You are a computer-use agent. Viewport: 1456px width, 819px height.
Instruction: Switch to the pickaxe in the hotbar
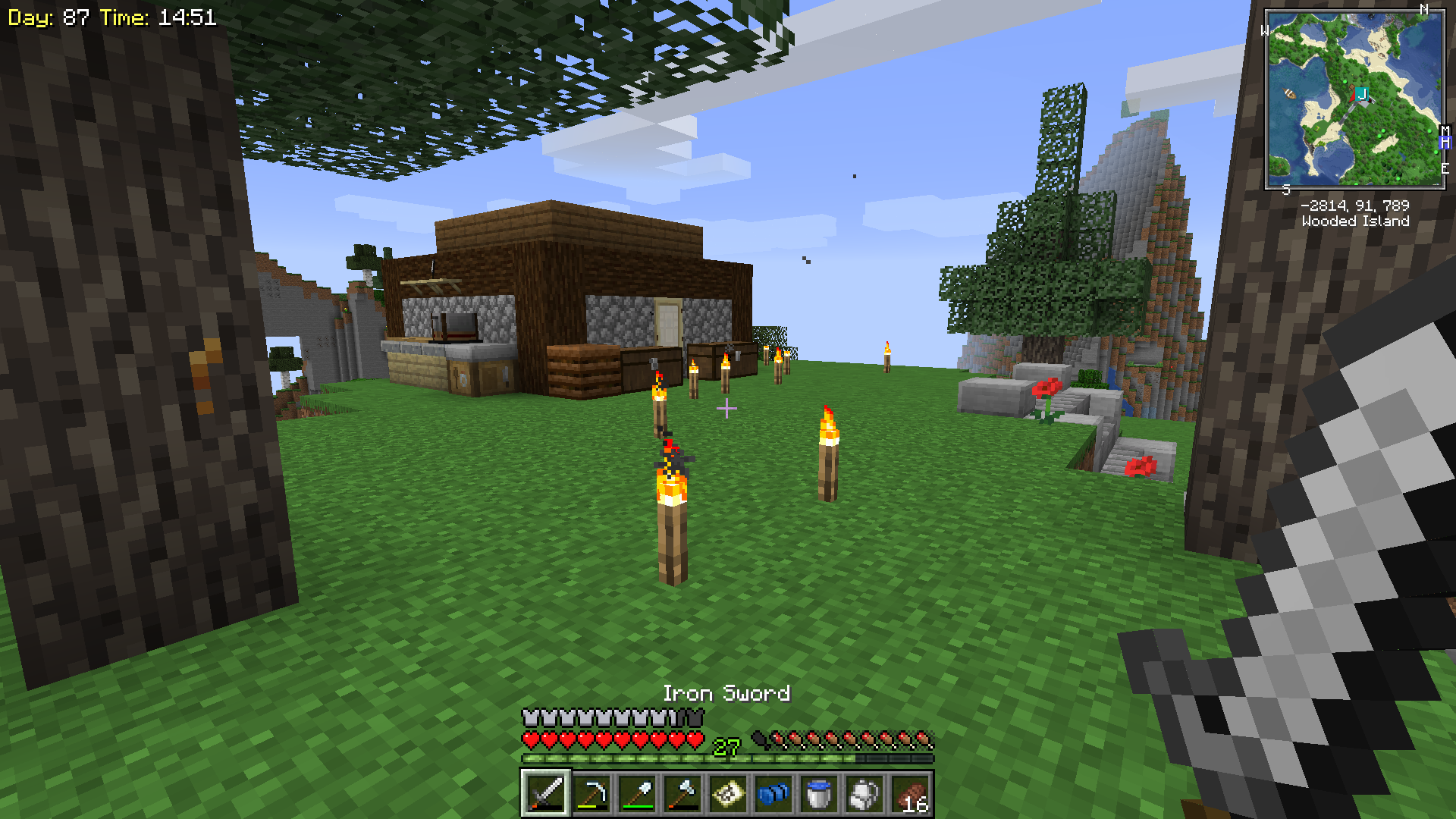coord(591,794)
